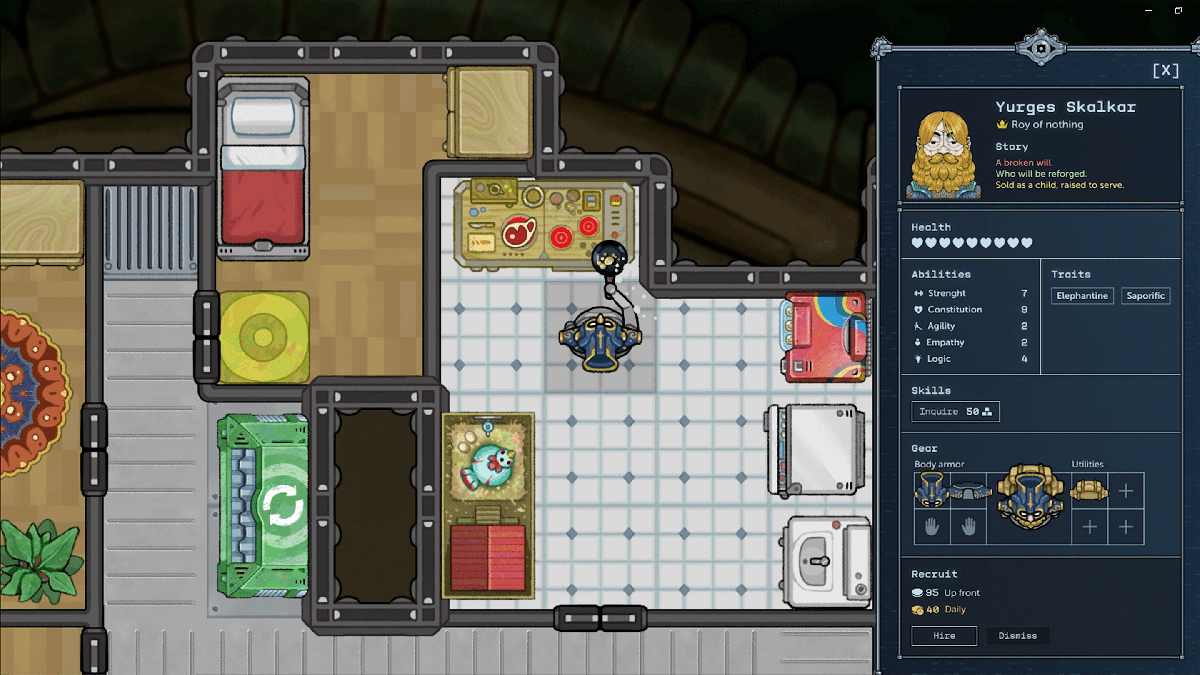Screen dimensions: 1200x675
Task: Hire Yurges Skalkar
Action: pyautogui.click(x=944, y=636)
